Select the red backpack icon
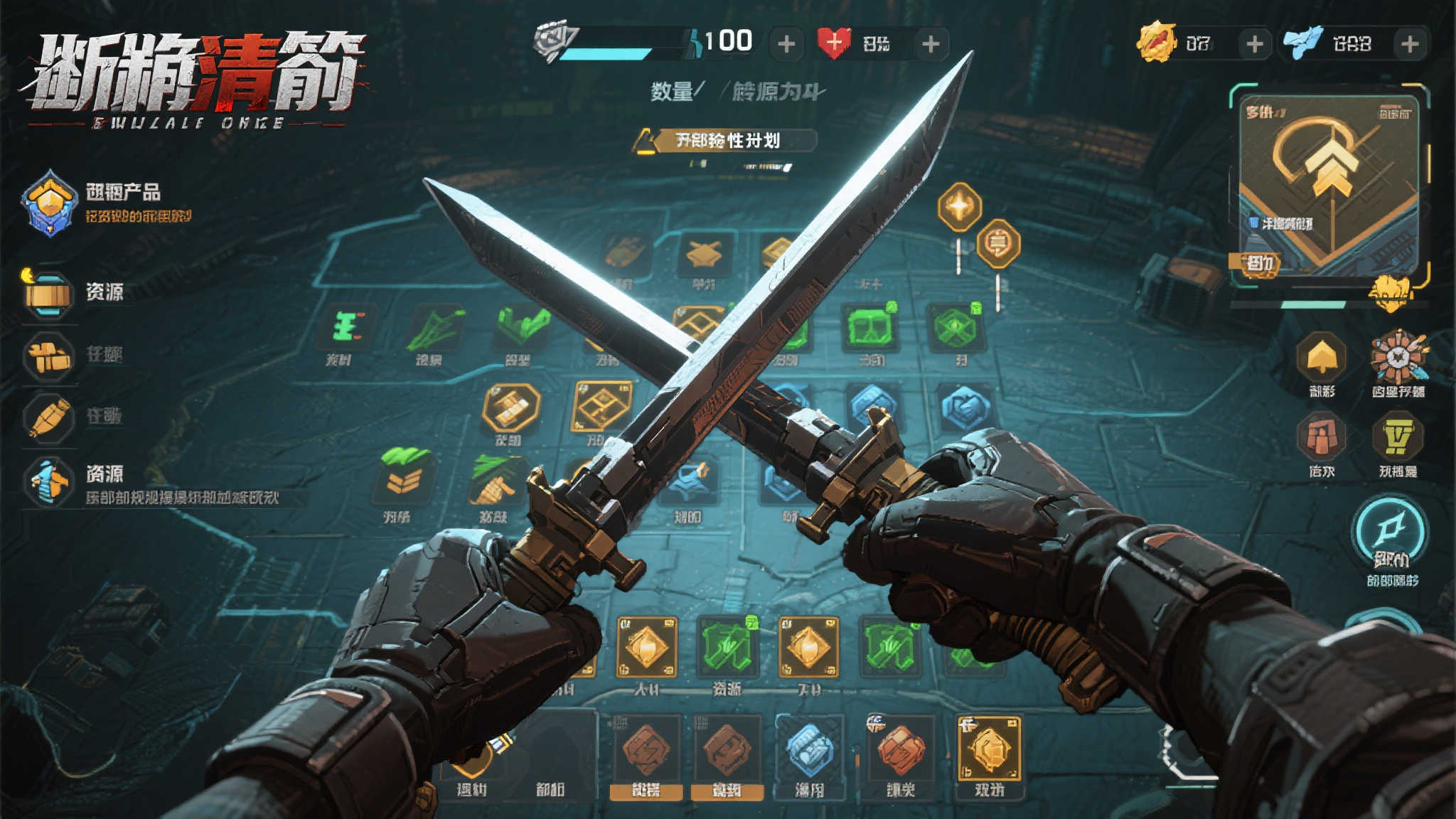This screenshot has height=819, width=1456. point(1321,436)
